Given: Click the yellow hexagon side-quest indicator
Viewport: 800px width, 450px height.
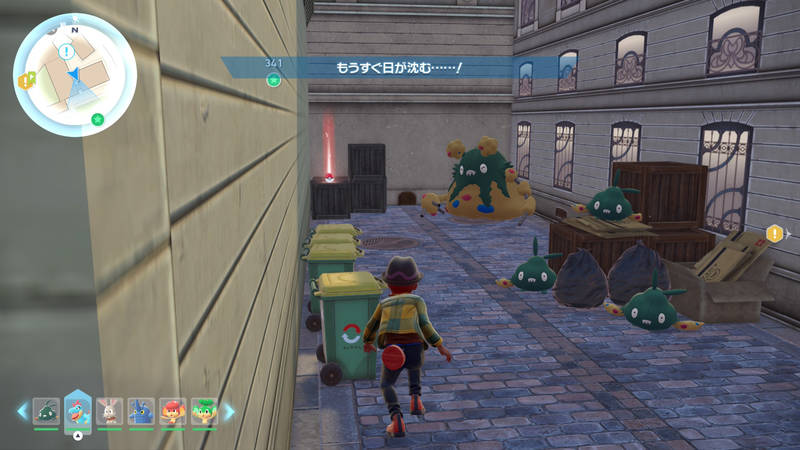Looking at the screenshot, I should (775, 234).
